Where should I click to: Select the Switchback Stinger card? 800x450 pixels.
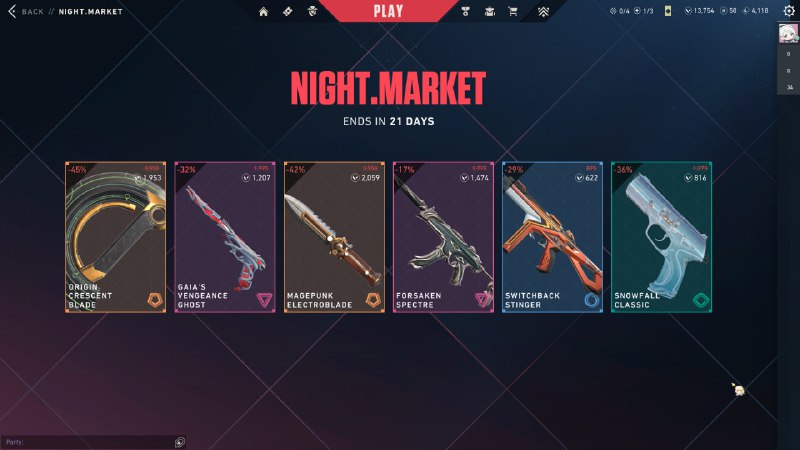click(x=552, y=237)
